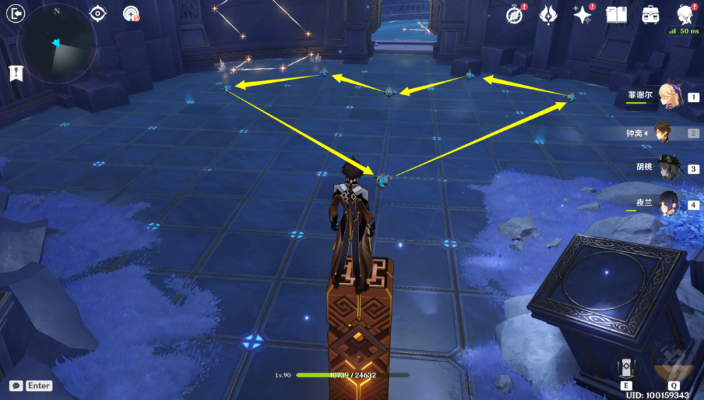The width and height of the screenshot is (704, 400).
Task: Open the minimap
Action: (56, 42)
